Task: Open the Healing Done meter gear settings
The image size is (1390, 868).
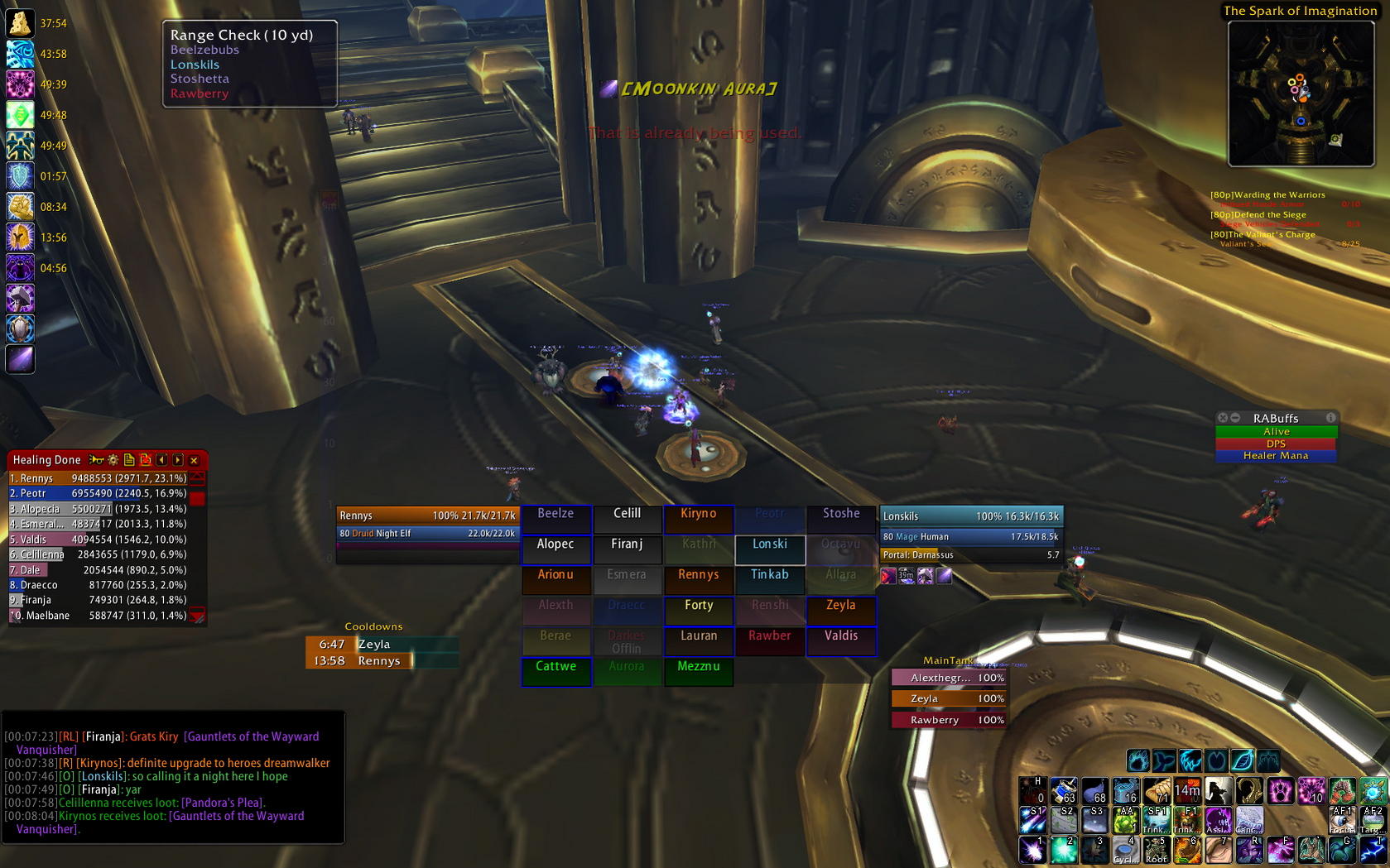Action: tap(113, 460)
